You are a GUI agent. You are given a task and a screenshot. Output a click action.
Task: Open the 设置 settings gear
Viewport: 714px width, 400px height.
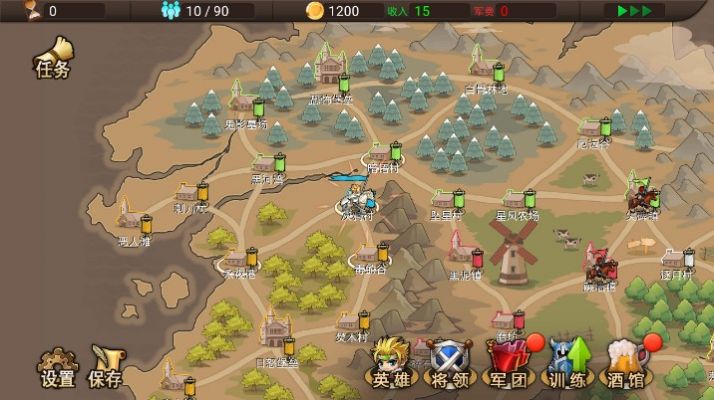pos(58,367)
